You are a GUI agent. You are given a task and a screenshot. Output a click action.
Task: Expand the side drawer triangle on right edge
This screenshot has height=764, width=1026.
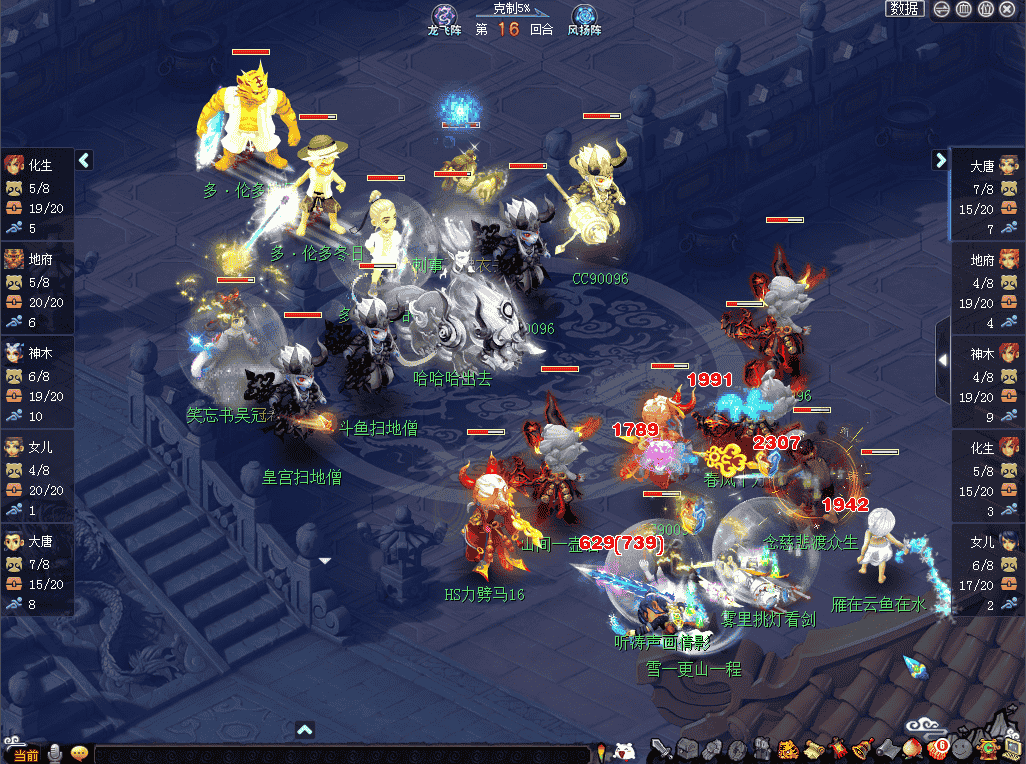942,359
